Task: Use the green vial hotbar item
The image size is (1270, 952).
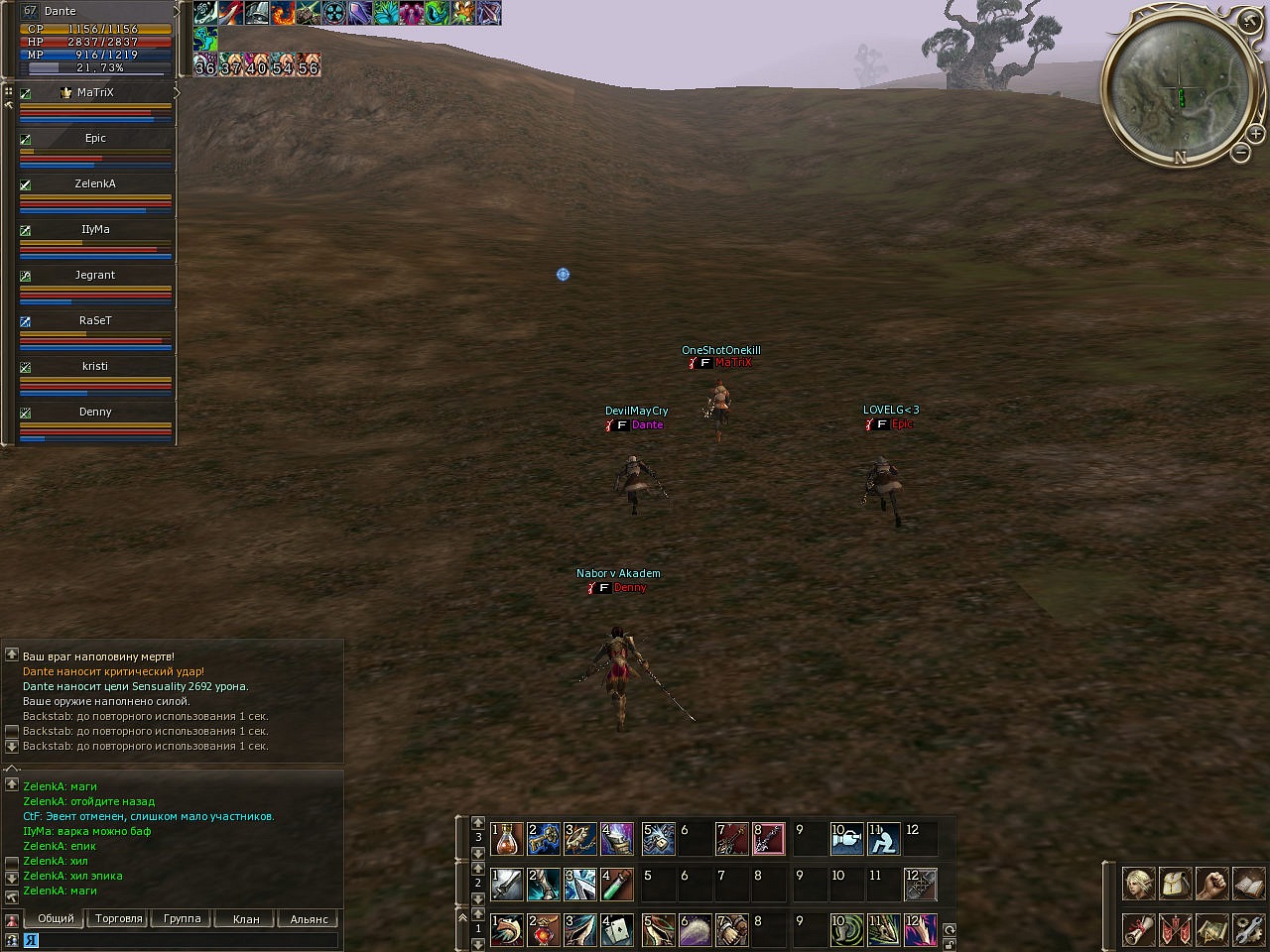Action: (x=617, y=885)
